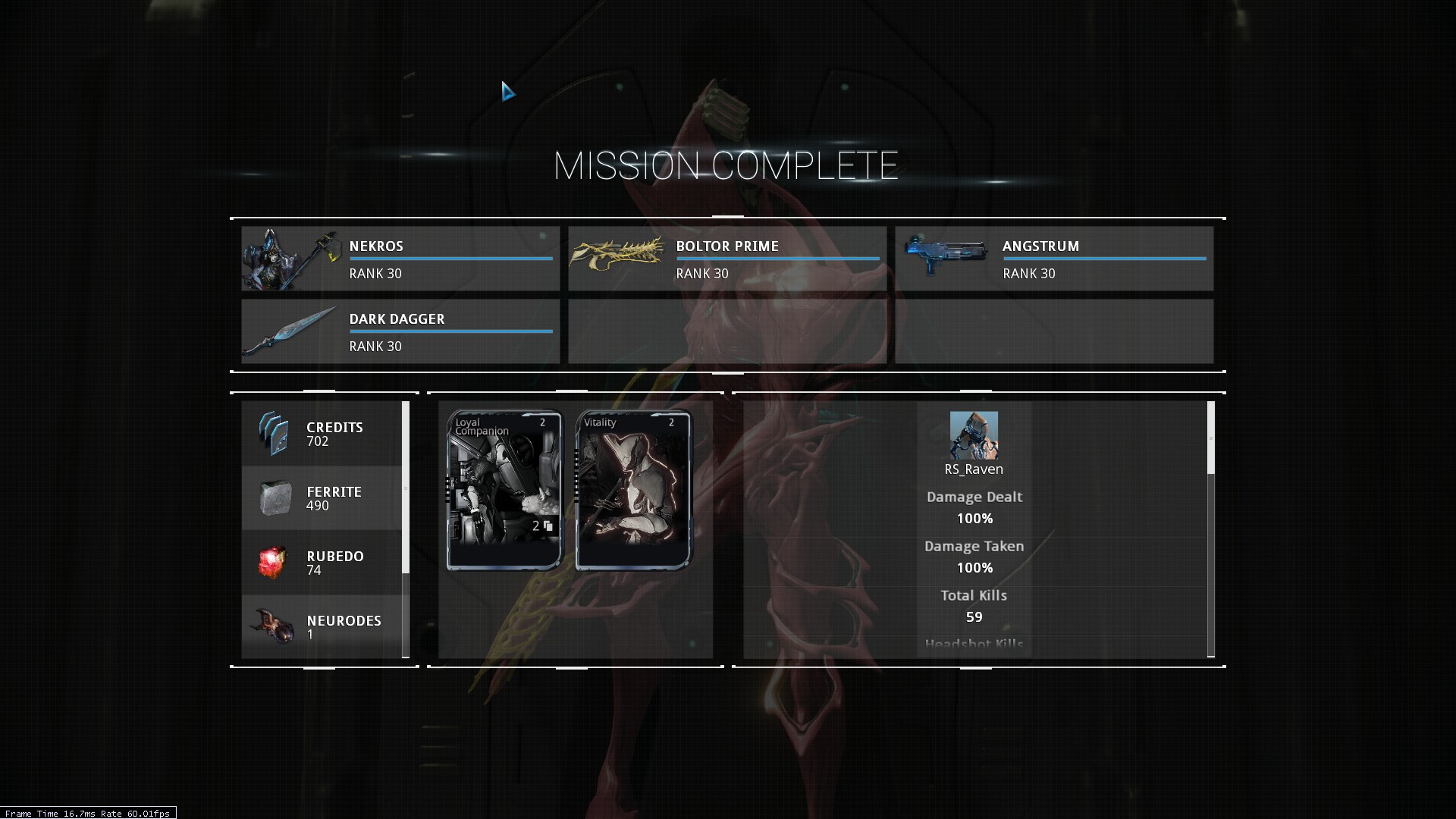Choose the Angstrum weapon rank panel
This screenshot has width=1456, height=819.
1054,259
